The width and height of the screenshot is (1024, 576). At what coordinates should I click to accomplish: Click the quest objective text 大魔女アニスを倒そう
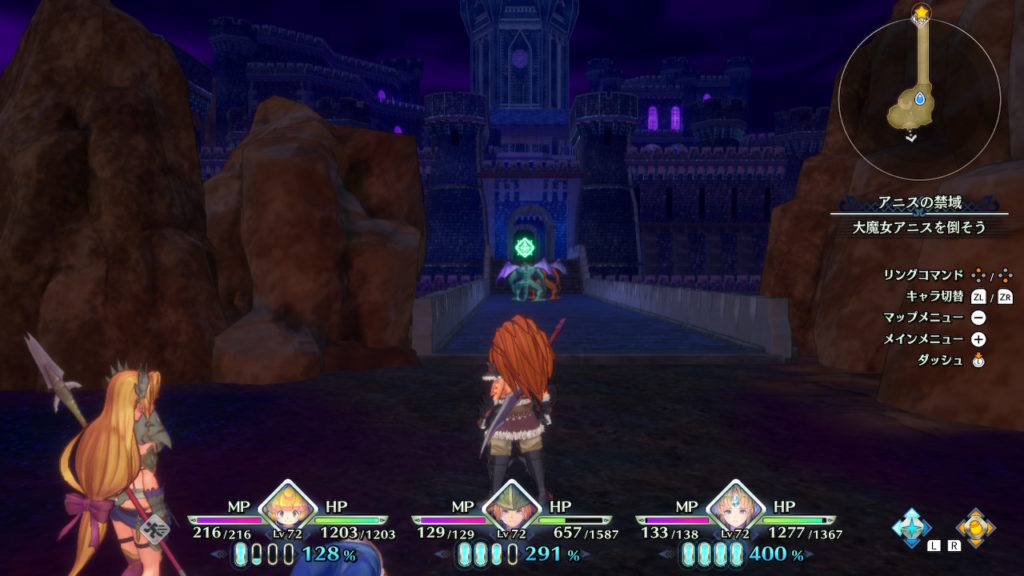pyautogui.click(x=918, y=227)
